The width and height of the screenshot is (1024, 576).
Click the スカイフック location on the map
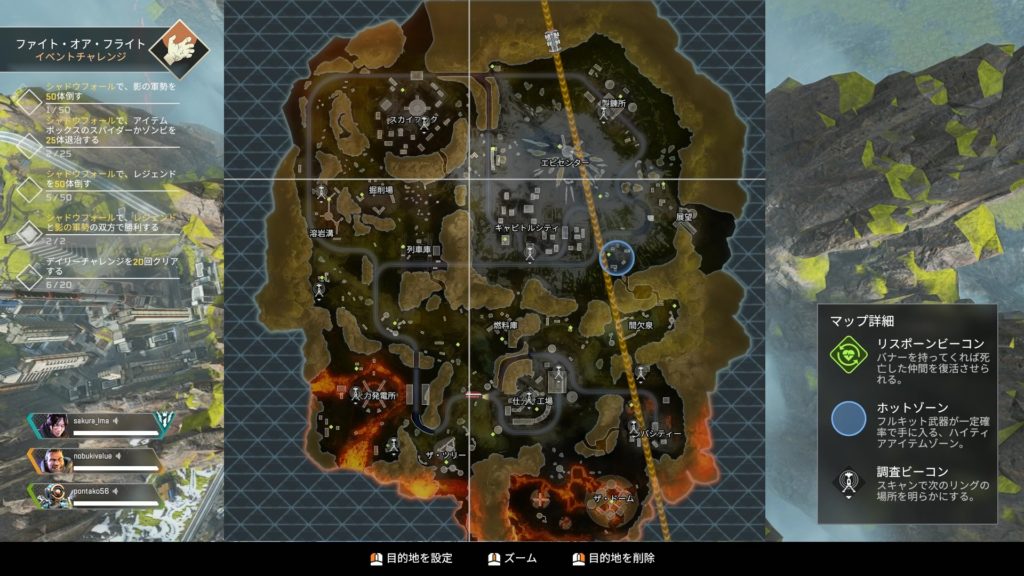[412, 119]
